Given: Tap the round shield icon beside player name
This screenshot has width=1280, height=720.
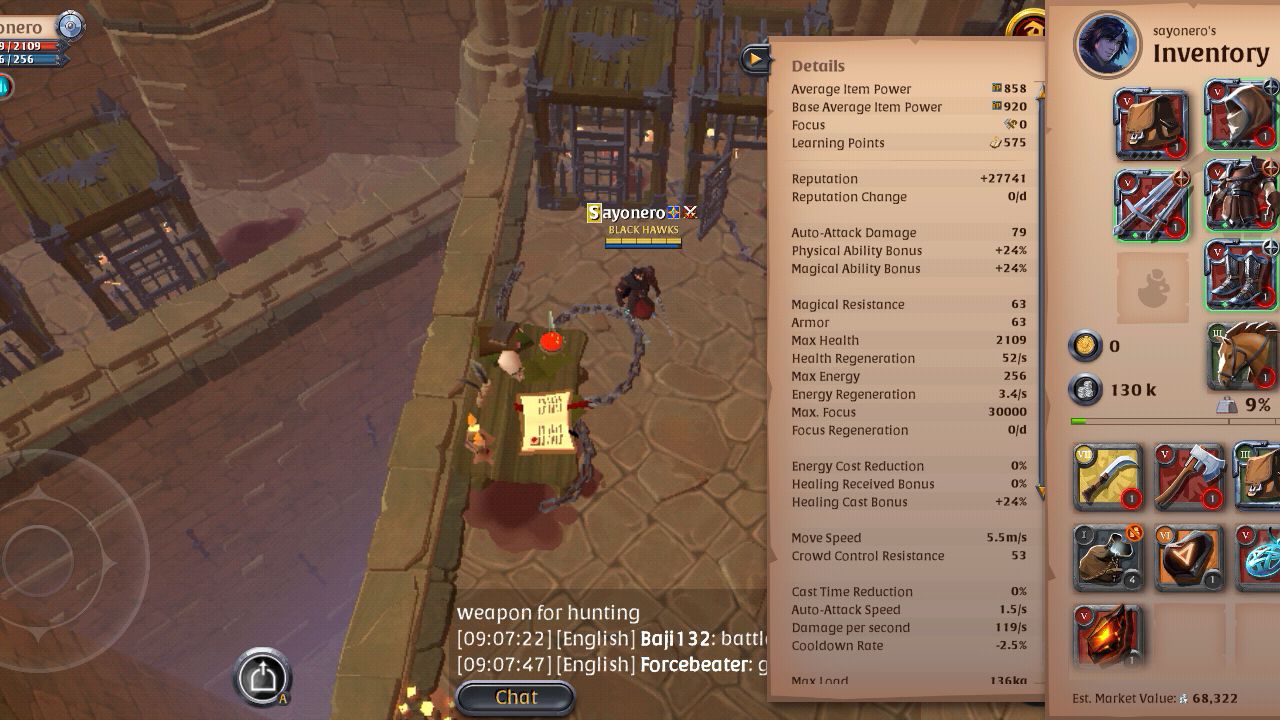Looking at the screenshot, I should point(70,25).
